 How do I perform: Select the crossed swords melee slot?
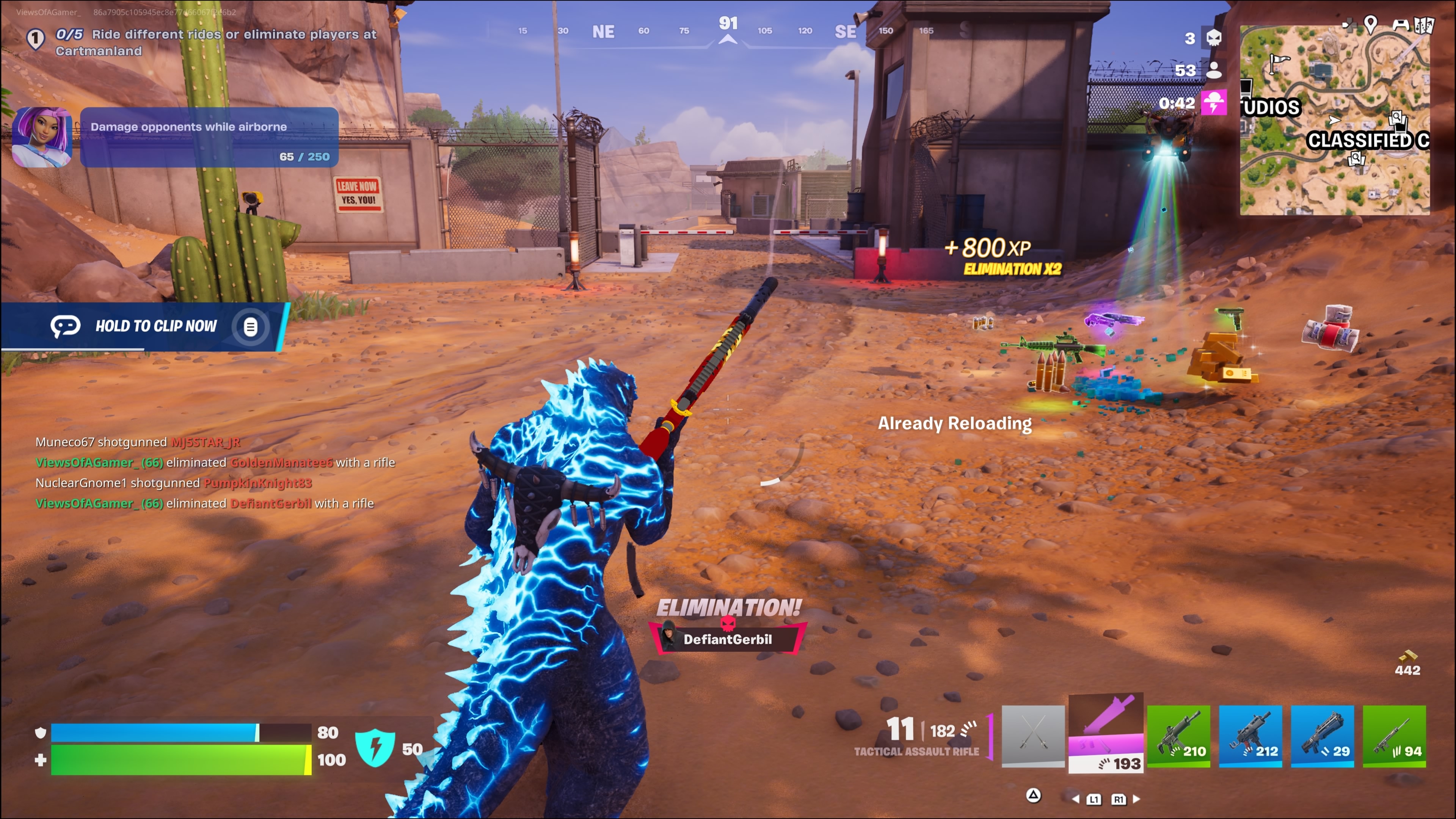click(1032, 735)
